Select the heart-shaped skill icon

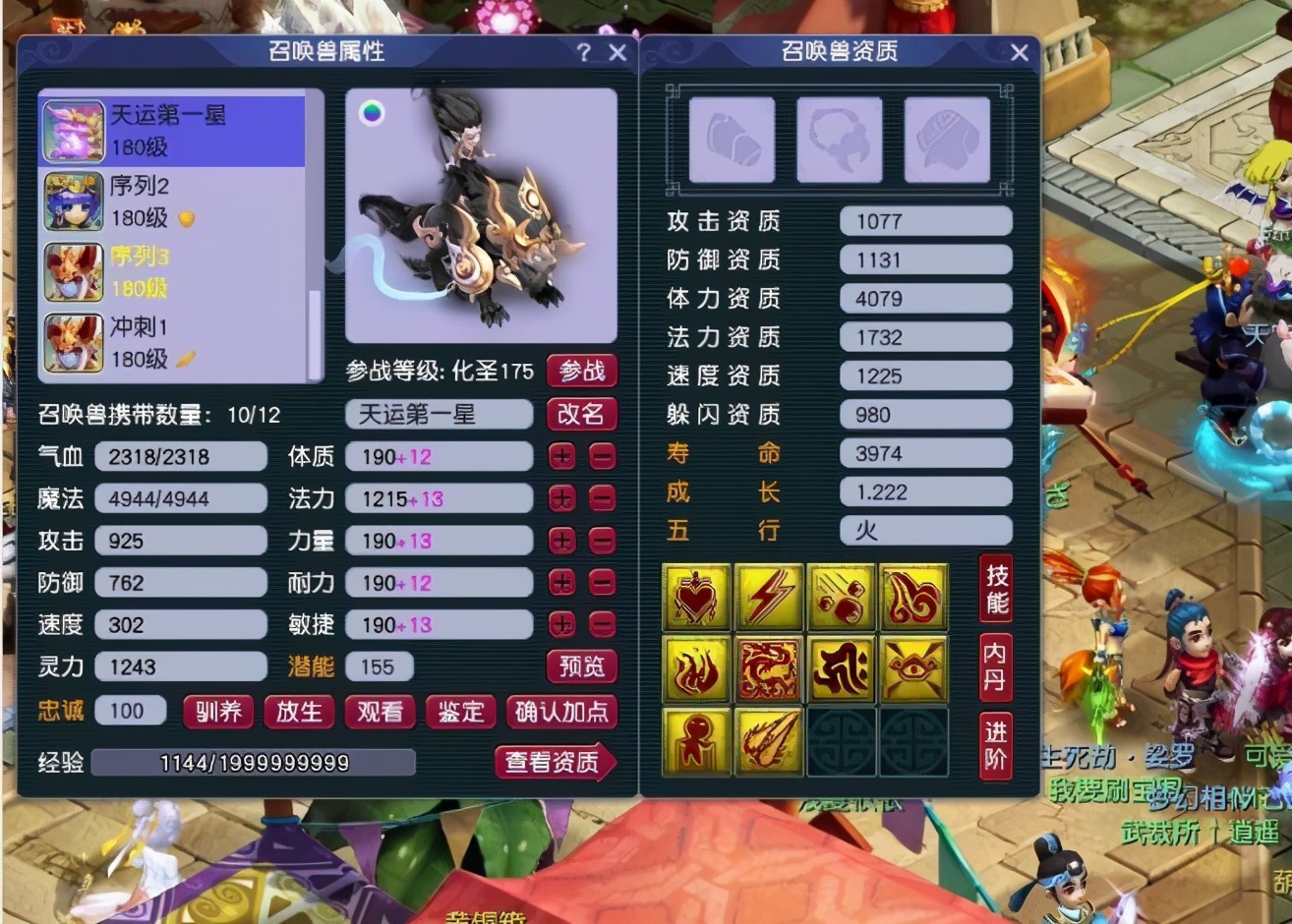click(696, 595)
